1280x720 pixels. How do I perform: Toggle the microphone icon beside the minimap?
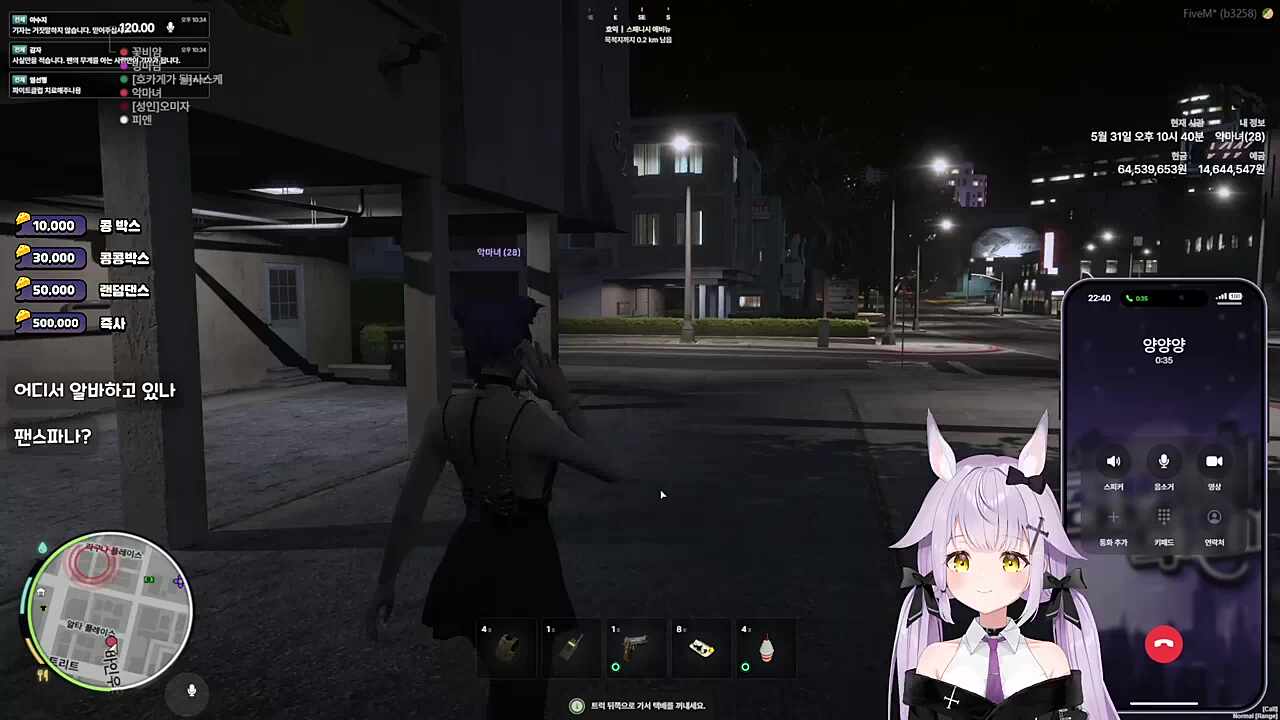pos(191,690)
